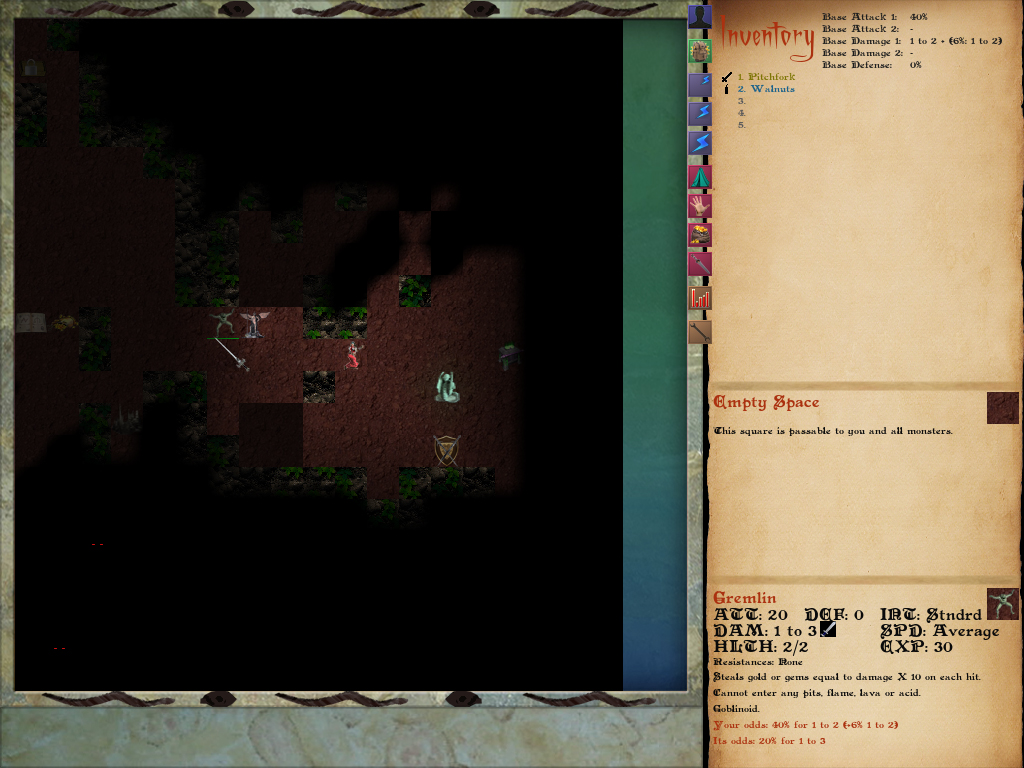Image resolution: width=1024 pixels, height=768 pixels.
Task: Select the backpack inventory tab
Action: pyautogui.click(x=700, y=51)
